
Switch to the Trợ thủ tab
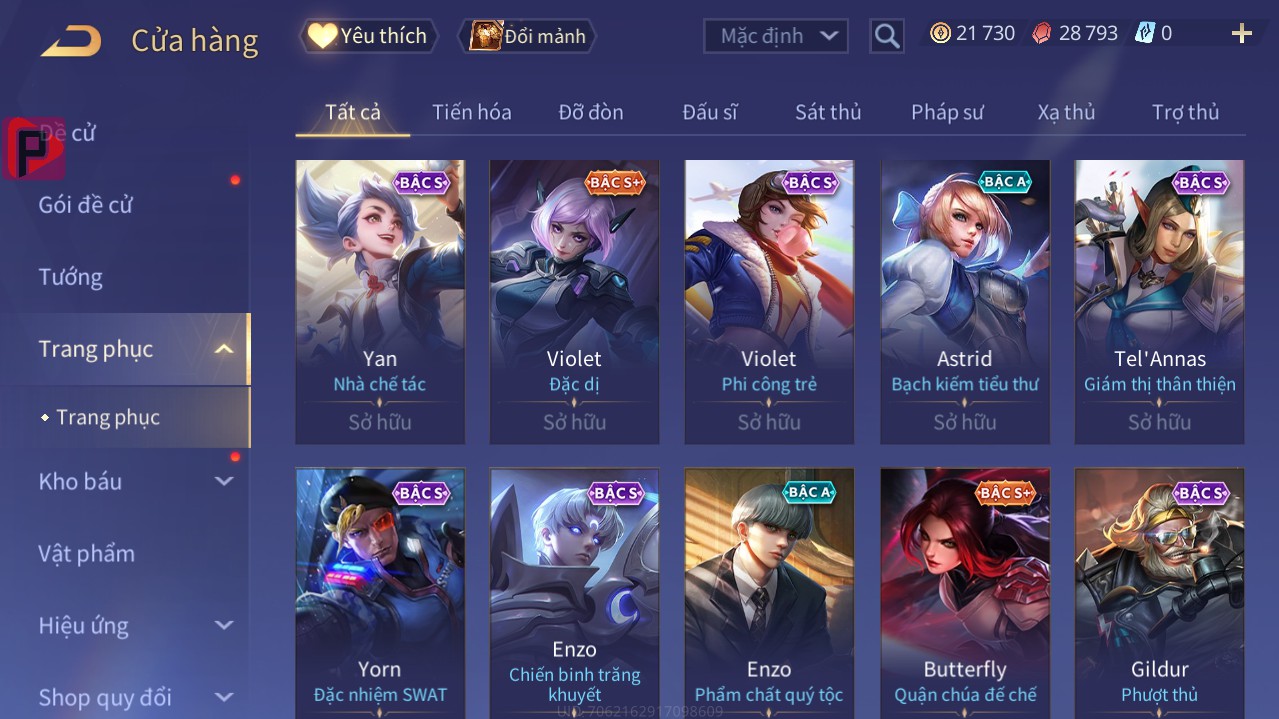1185,112
